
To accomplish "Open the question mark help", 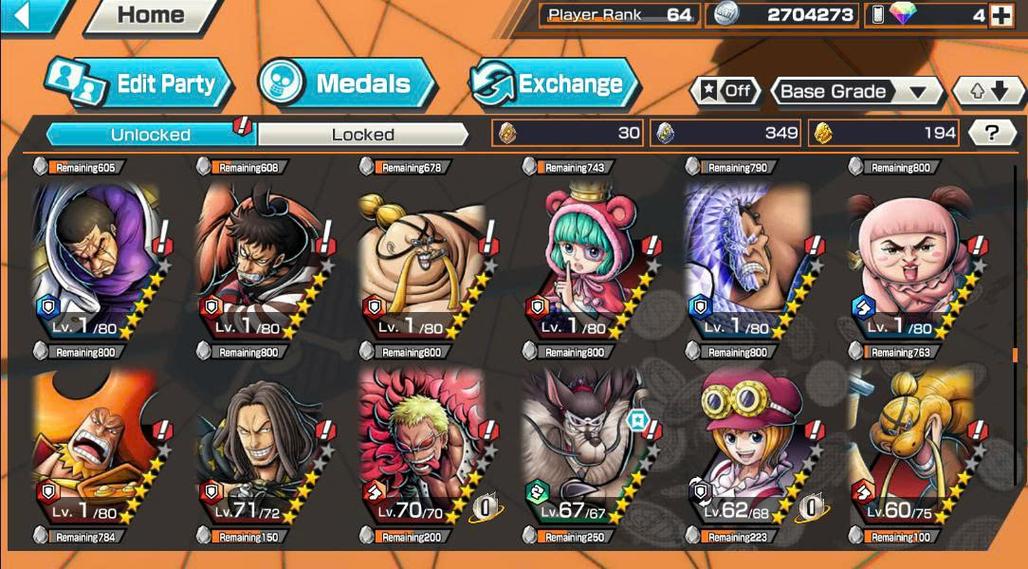I will click(992, 133).
